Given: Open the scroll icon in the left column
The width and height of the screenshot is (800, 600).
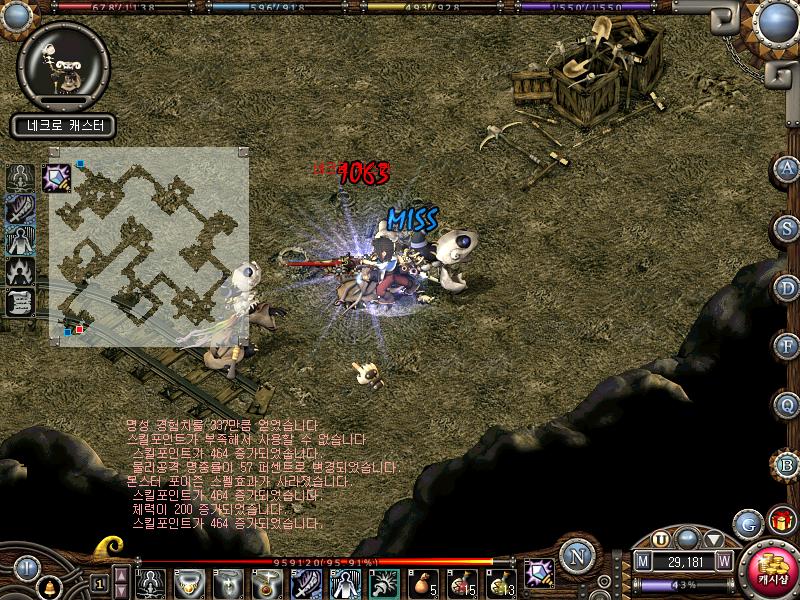Looking at the screenshot, I should (x=21, y=301).
